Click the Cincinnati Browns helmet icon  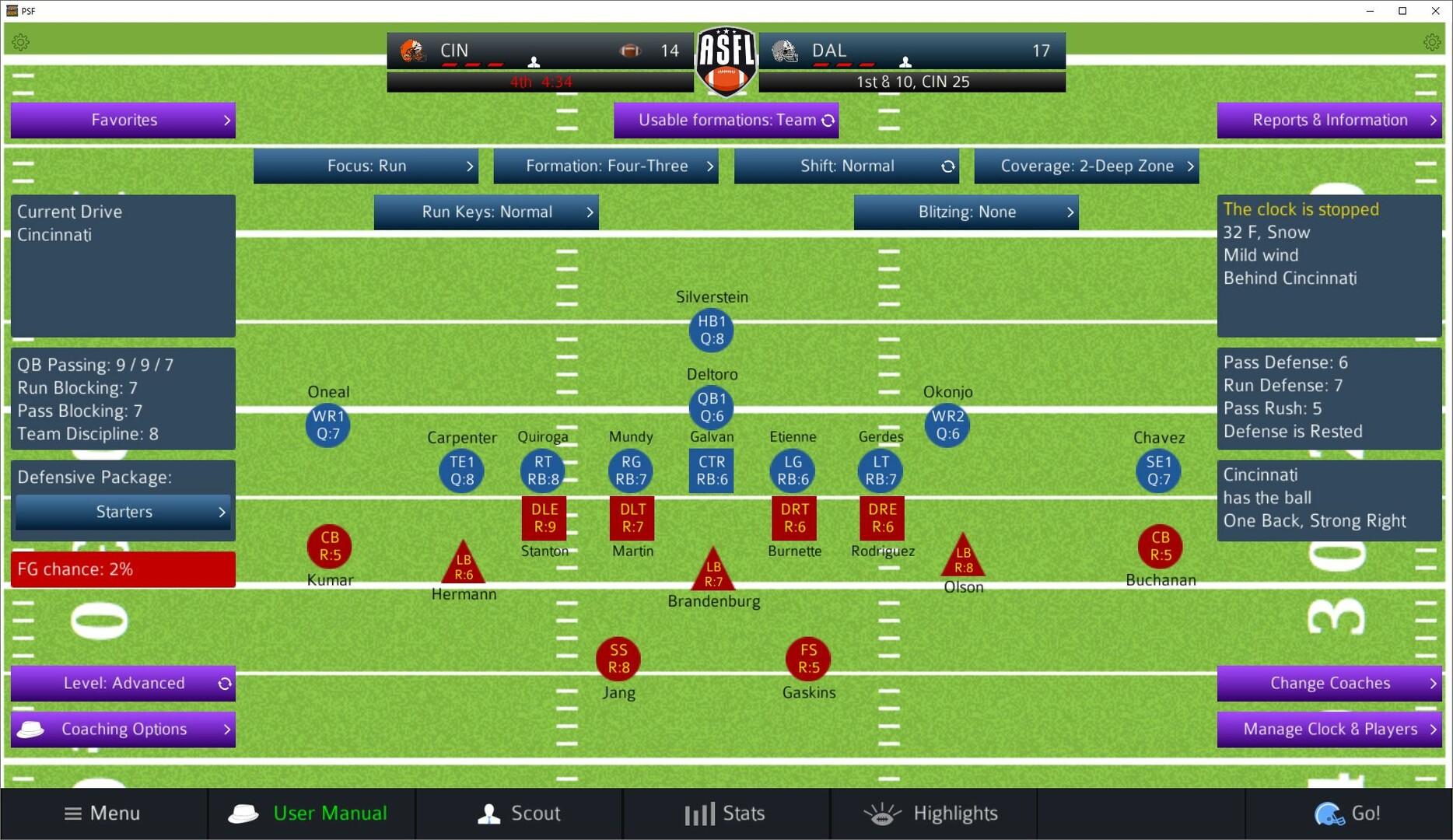click(413, 50)
